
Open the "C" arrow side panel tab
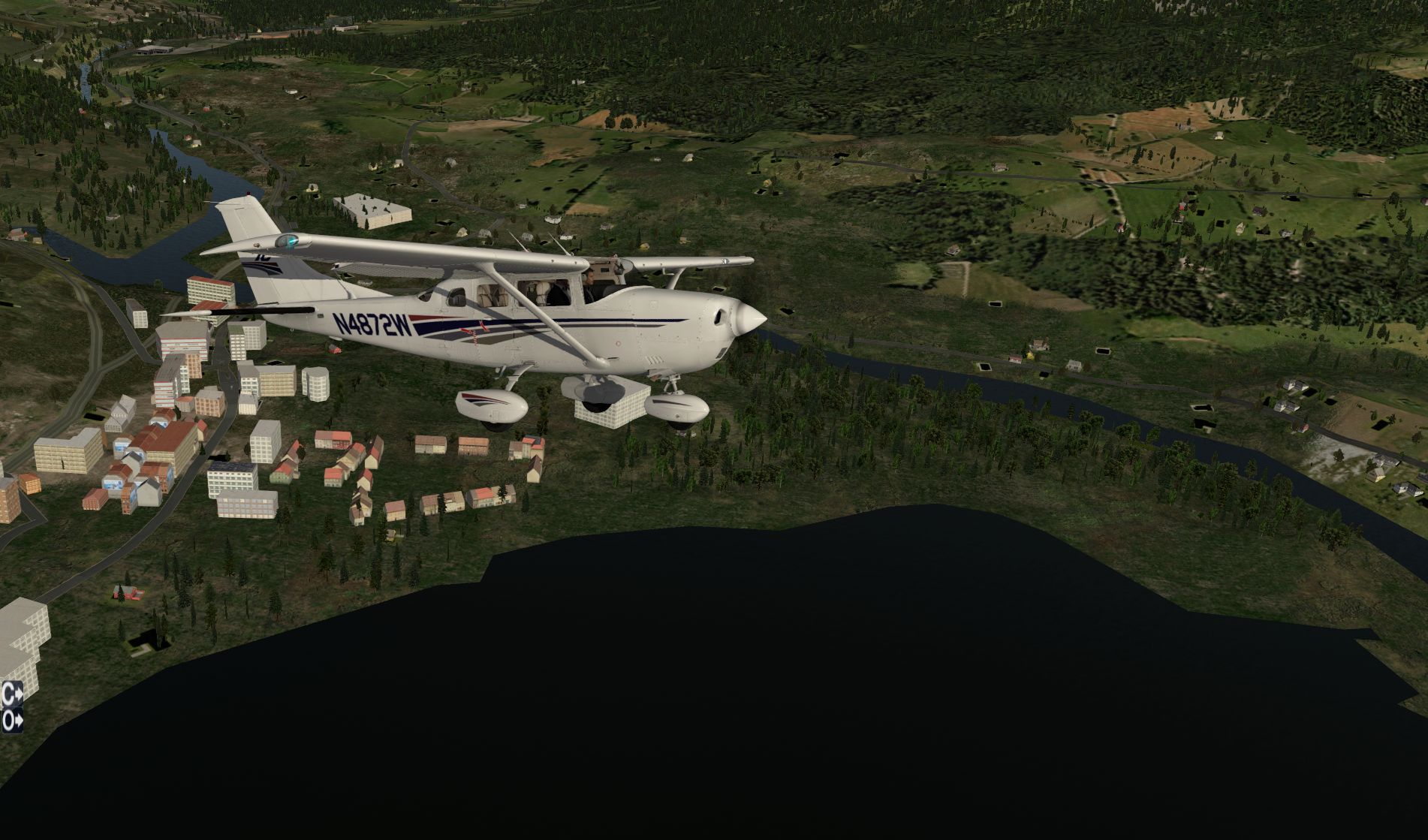click(12, 694)
